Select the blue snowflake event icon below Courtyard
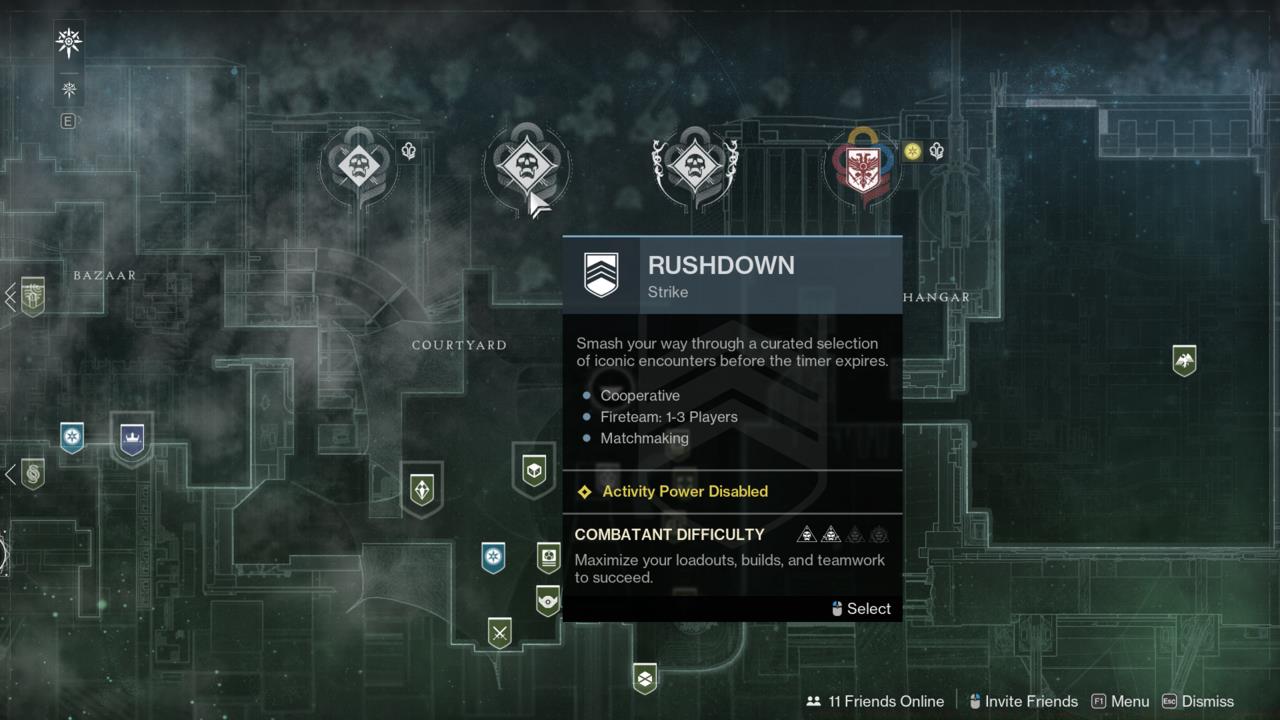This screenshot has width=1280, height=720. [x=491, y=558]
